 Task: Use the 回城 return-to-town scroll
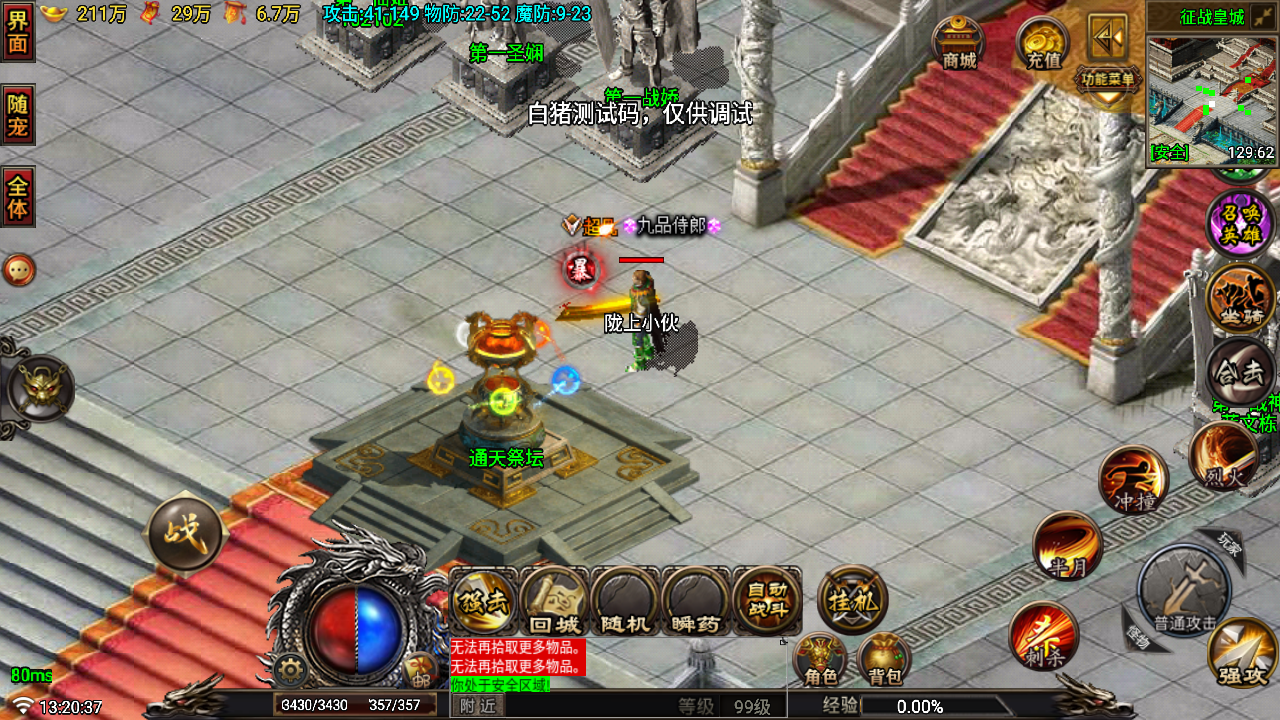click(x=555, y=602)
